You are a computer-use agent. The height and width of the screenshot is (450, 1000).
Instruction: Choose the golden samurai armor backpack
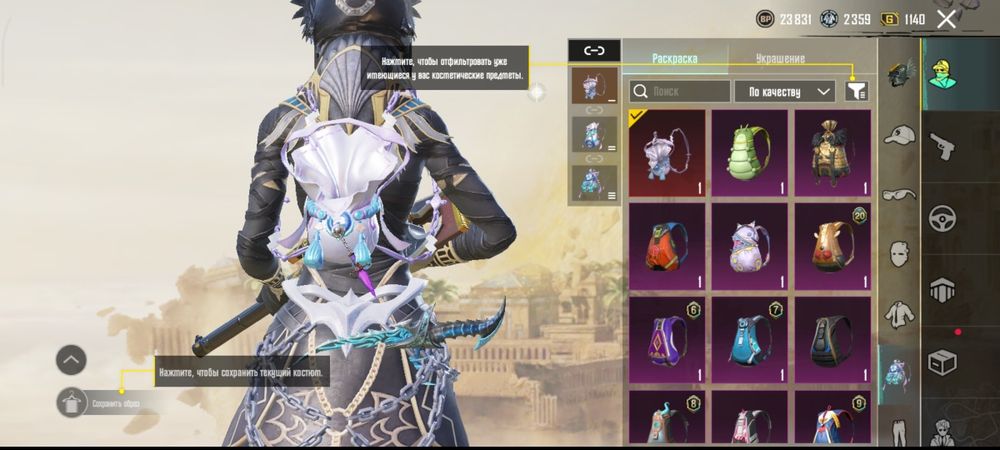click(832, 152)
